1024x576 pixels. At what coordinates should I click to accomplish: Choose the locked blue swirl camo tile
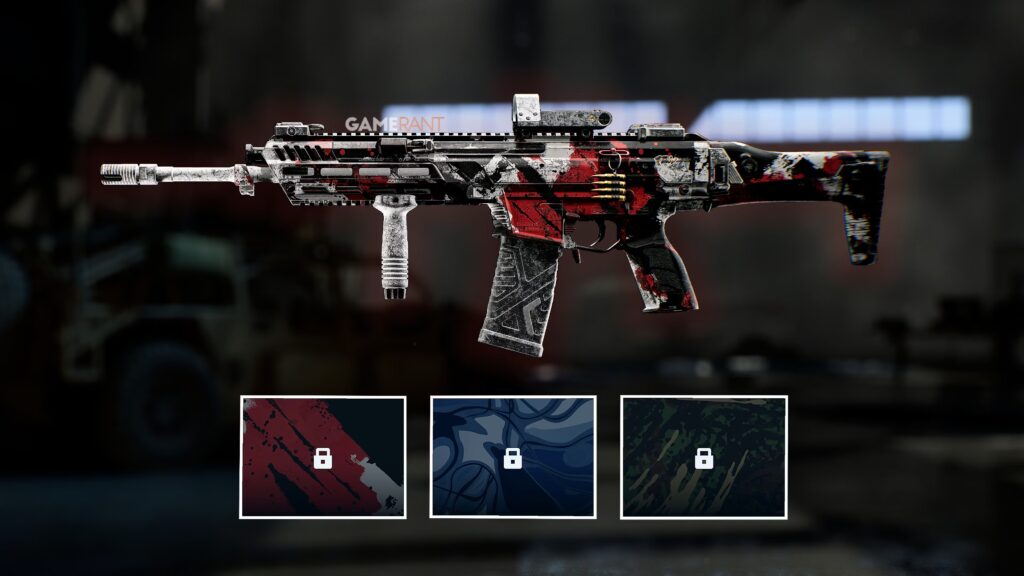tap(513, 457)
